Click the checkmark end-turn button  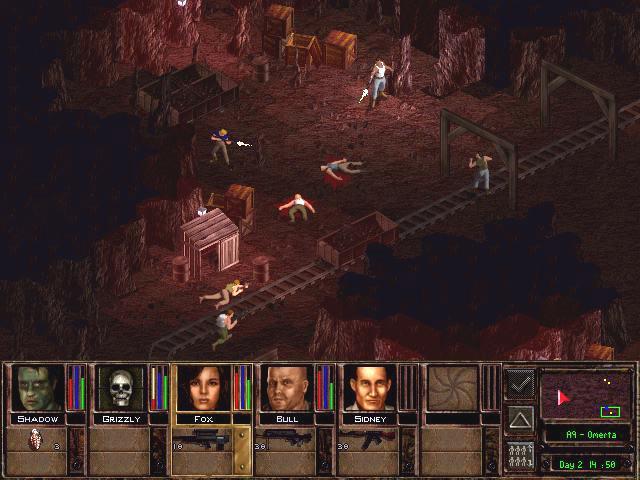point(520,383)
